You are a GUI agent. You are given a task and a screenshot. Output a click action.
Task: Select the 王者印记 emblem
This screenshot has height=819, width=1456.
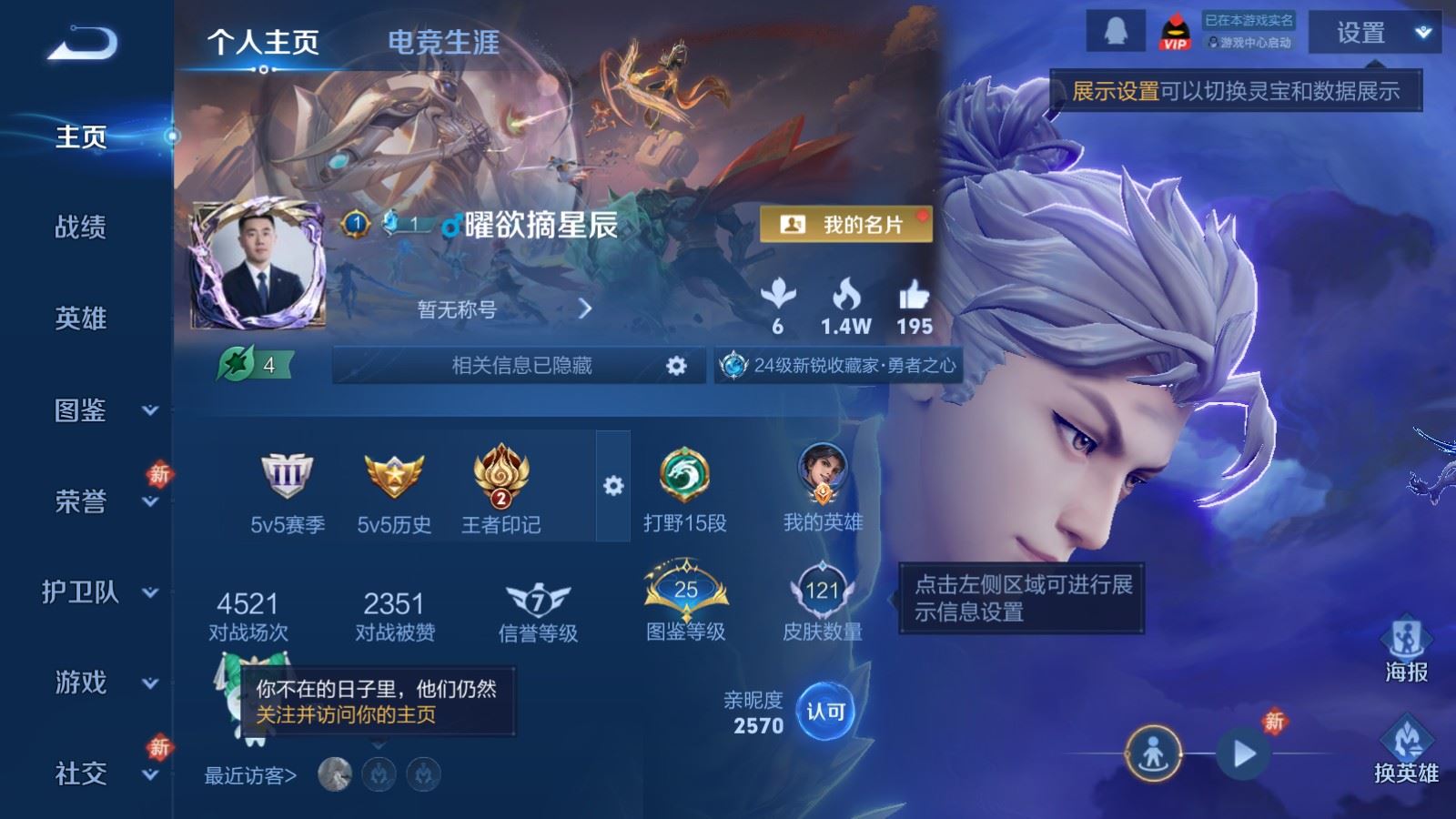pyautogui.click(x=501, y=476)
